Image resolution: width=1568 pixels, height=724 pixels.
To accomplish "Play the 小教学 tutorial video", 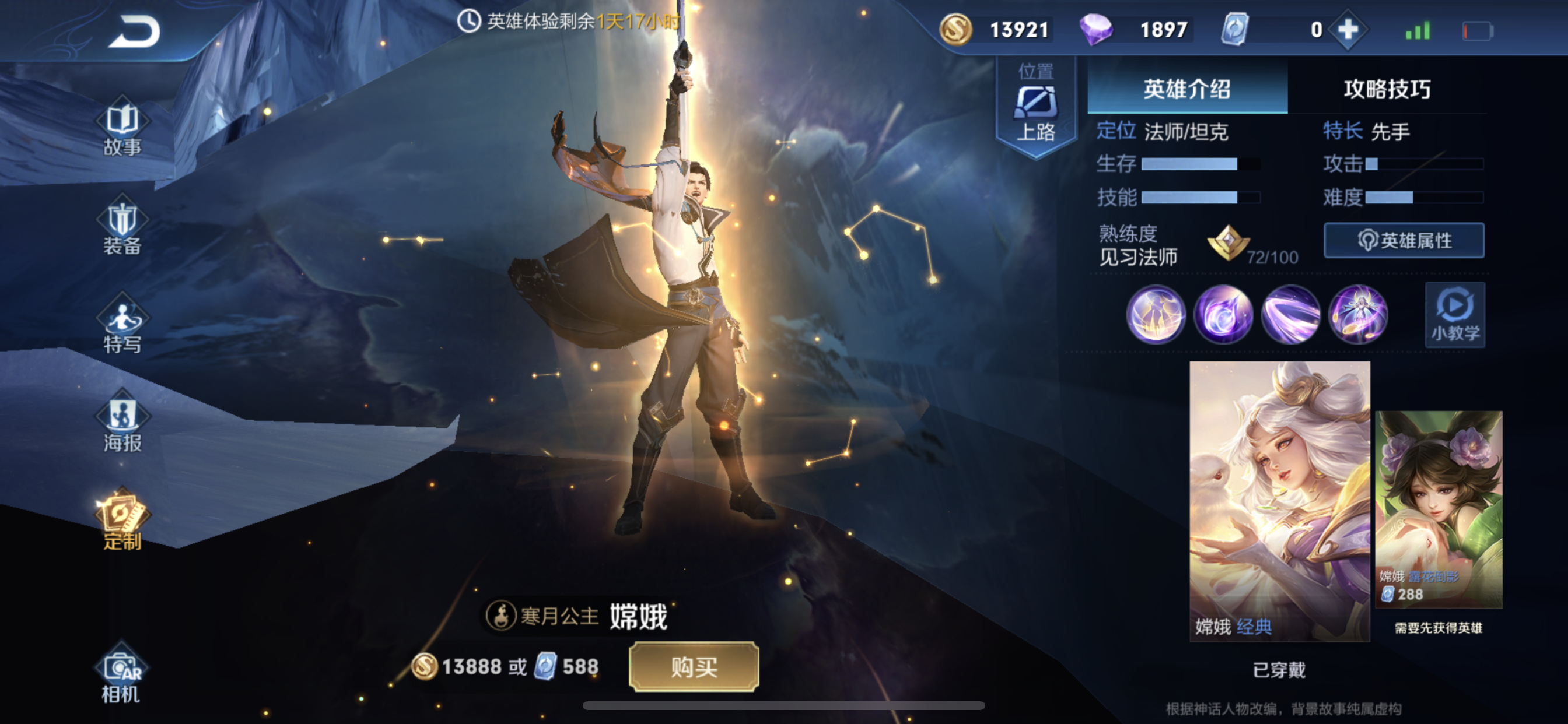I will point(1454,315).
